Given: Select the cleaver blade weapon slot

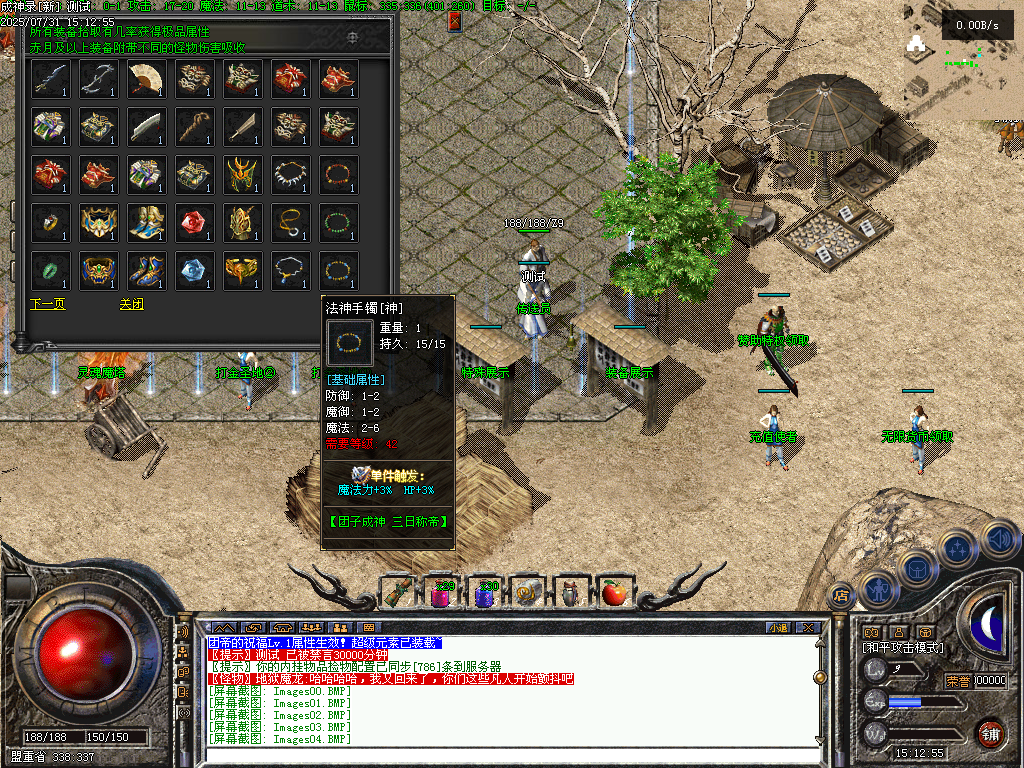Looking at the screenshot, I should click(147, 126).
